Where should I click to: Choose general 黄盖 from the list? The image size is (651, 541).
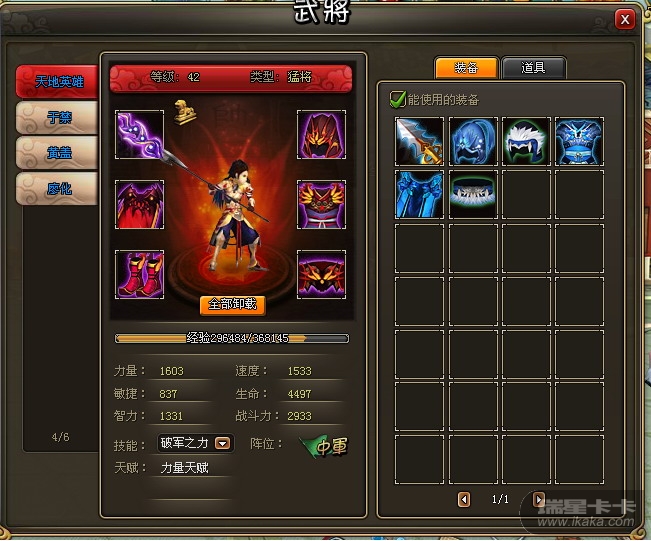click(58, 153)
